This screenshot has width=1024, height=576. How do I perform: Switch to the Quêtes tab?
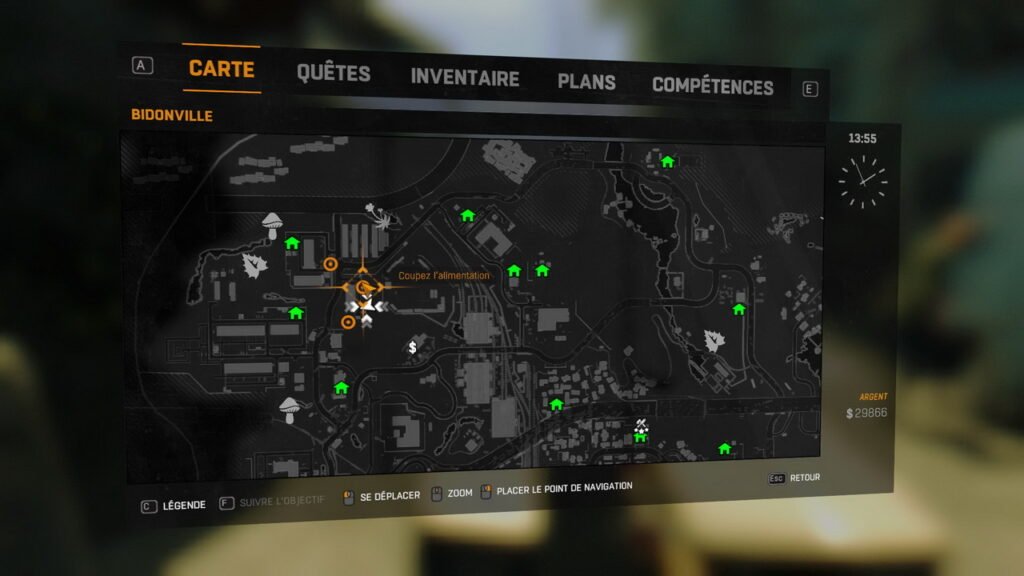point(333,73)
